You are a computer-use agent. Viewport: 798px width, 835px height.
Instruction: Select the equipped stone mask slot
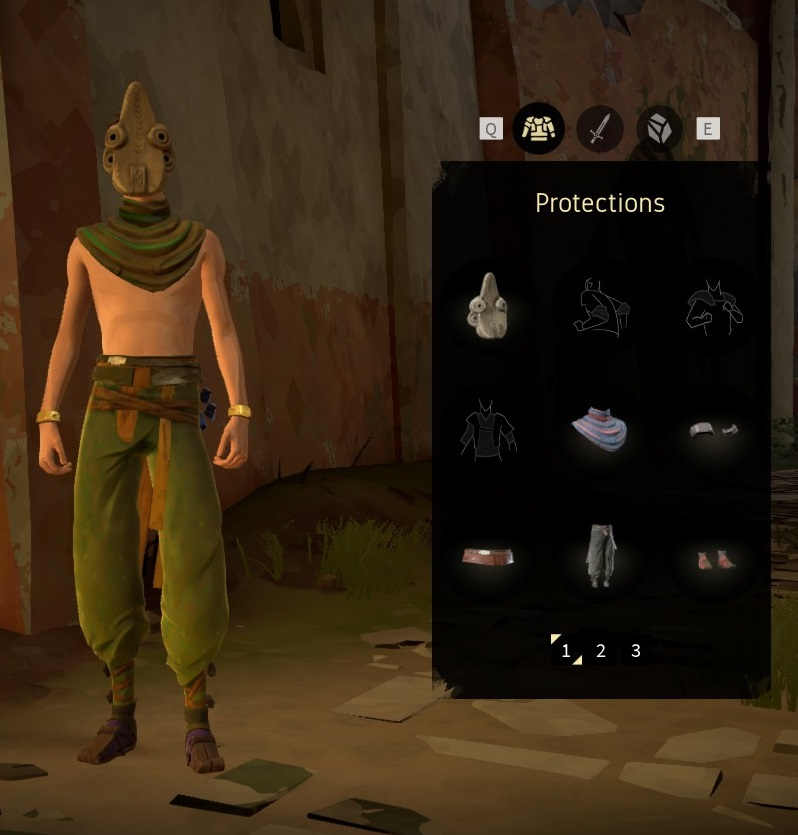click(487, 307)
